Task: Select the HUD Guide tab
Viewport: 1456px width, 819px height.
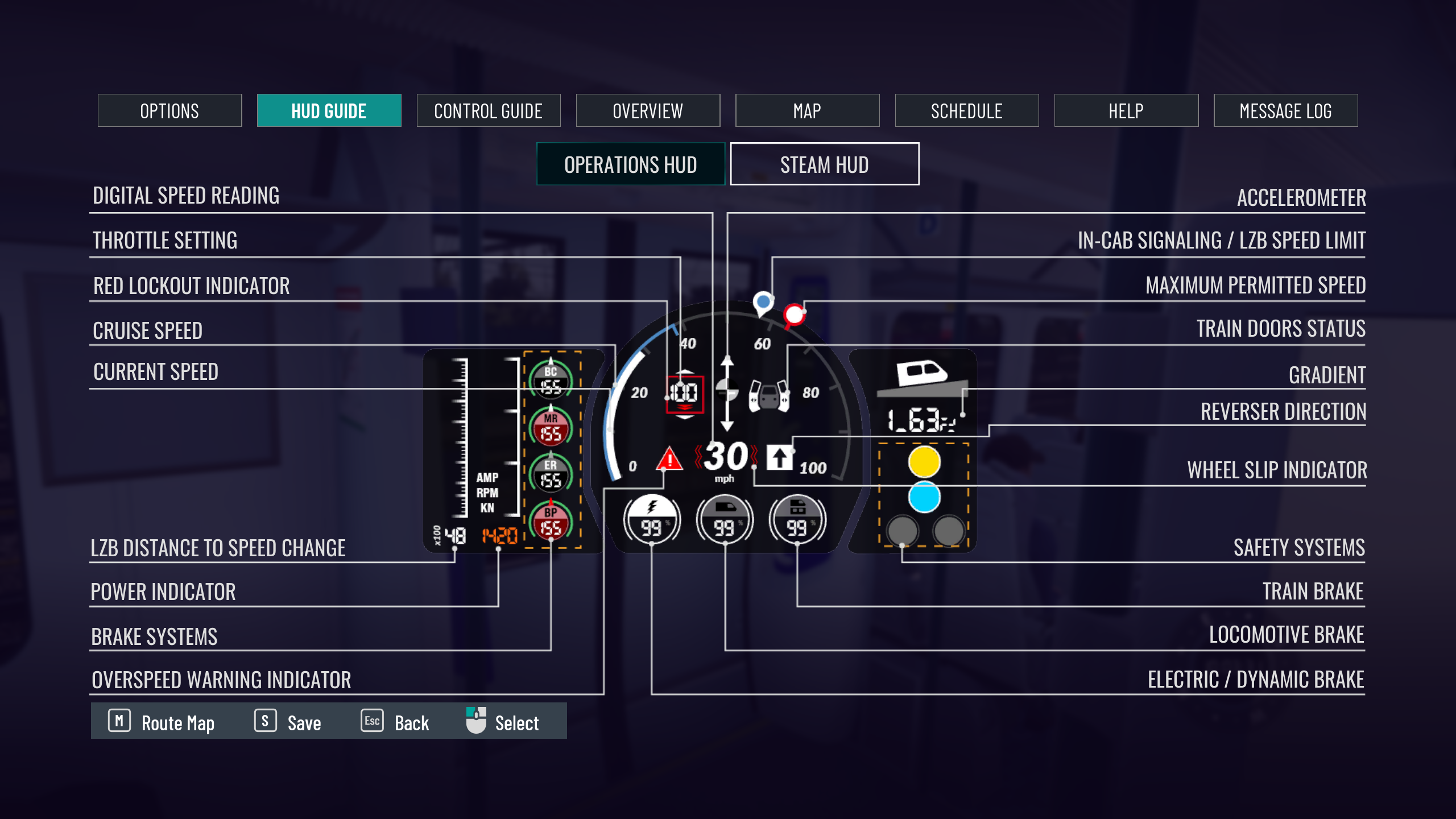Action: coord(329,111)
